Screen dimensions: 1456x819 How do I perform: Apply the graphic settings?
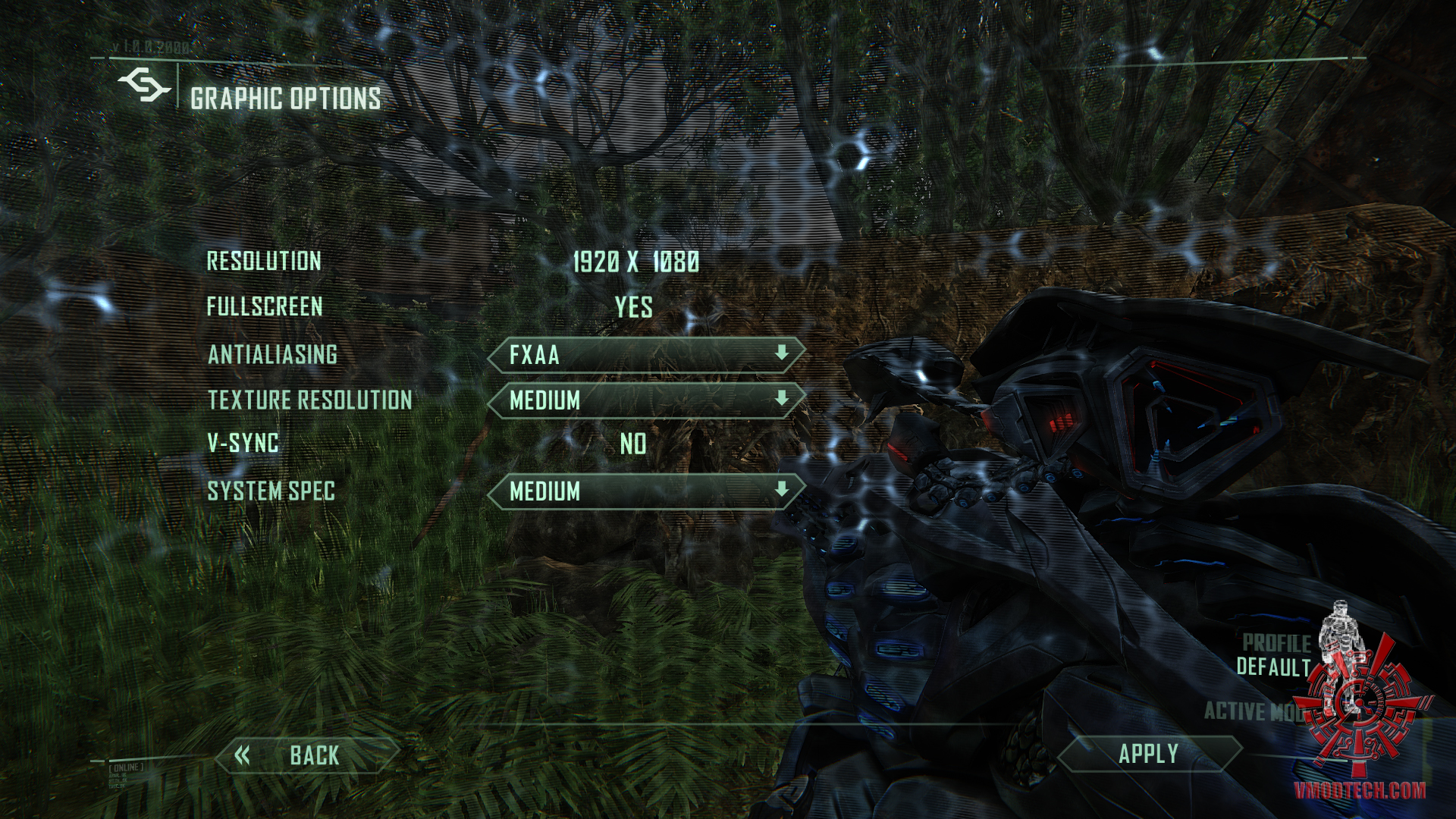tap(1148, 754)
